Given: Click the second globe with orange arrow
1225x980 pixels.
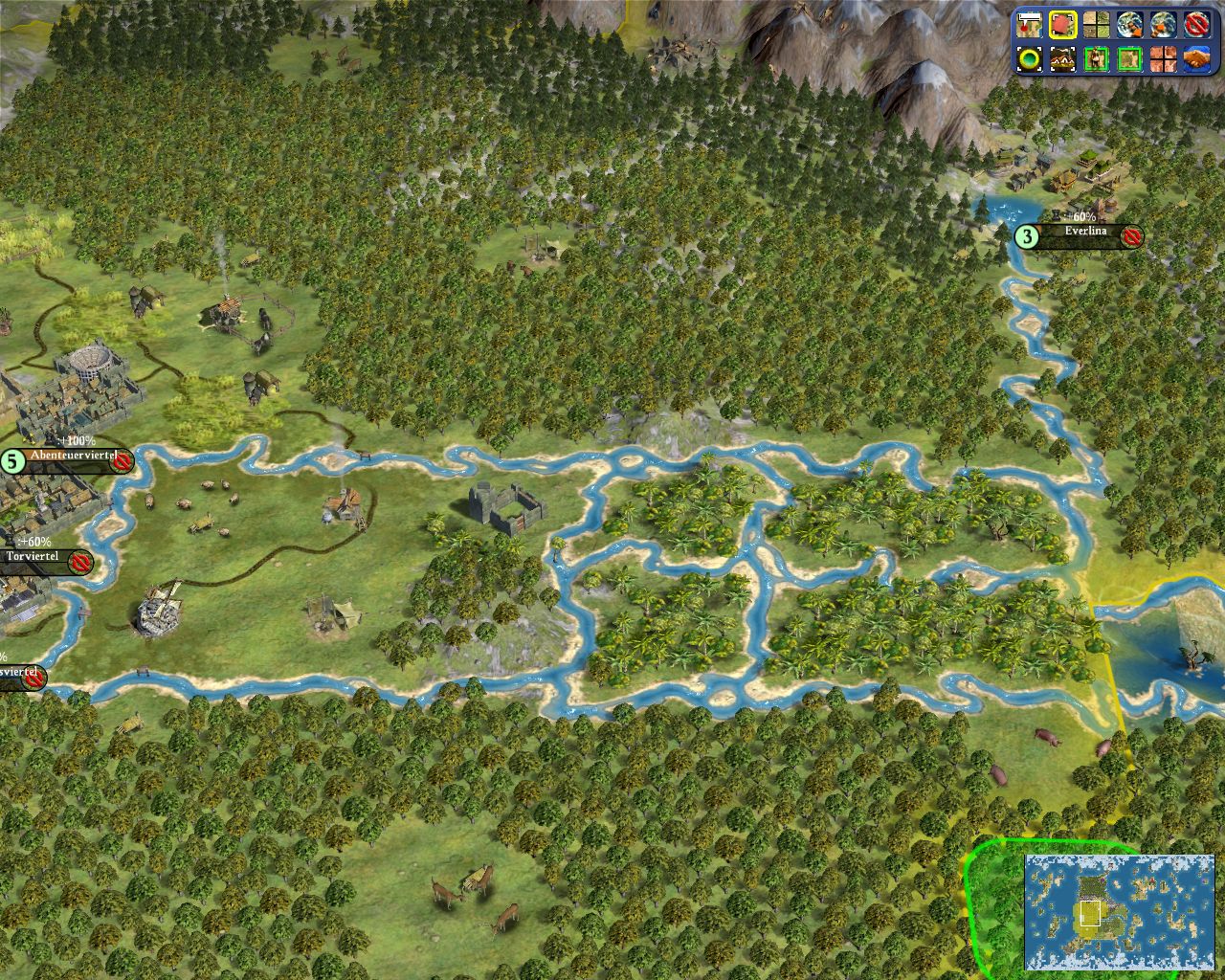Looking at the screenshot, I should [x=1163, y=25].
